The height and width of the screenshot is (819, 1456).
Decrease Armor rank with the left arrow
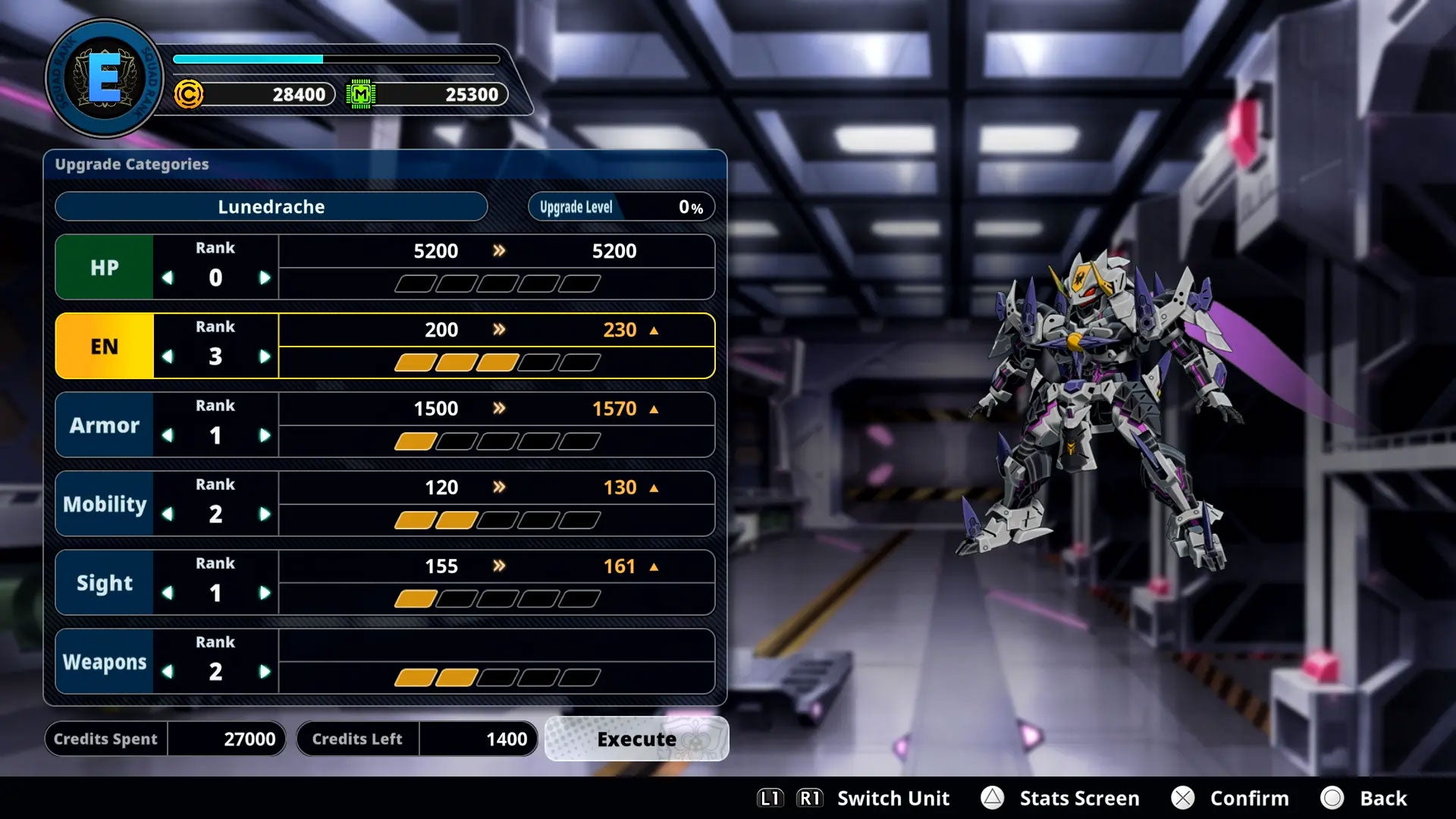coord(168,435)
